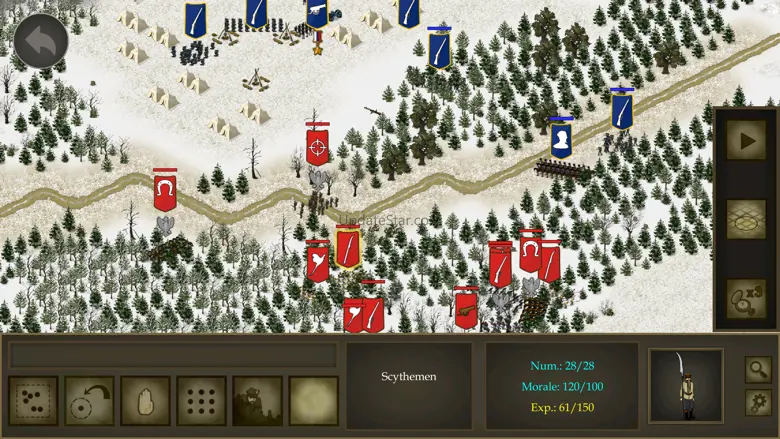Select the blue banner with head silhouette
The image size is (780, 439).
(561, 138)
